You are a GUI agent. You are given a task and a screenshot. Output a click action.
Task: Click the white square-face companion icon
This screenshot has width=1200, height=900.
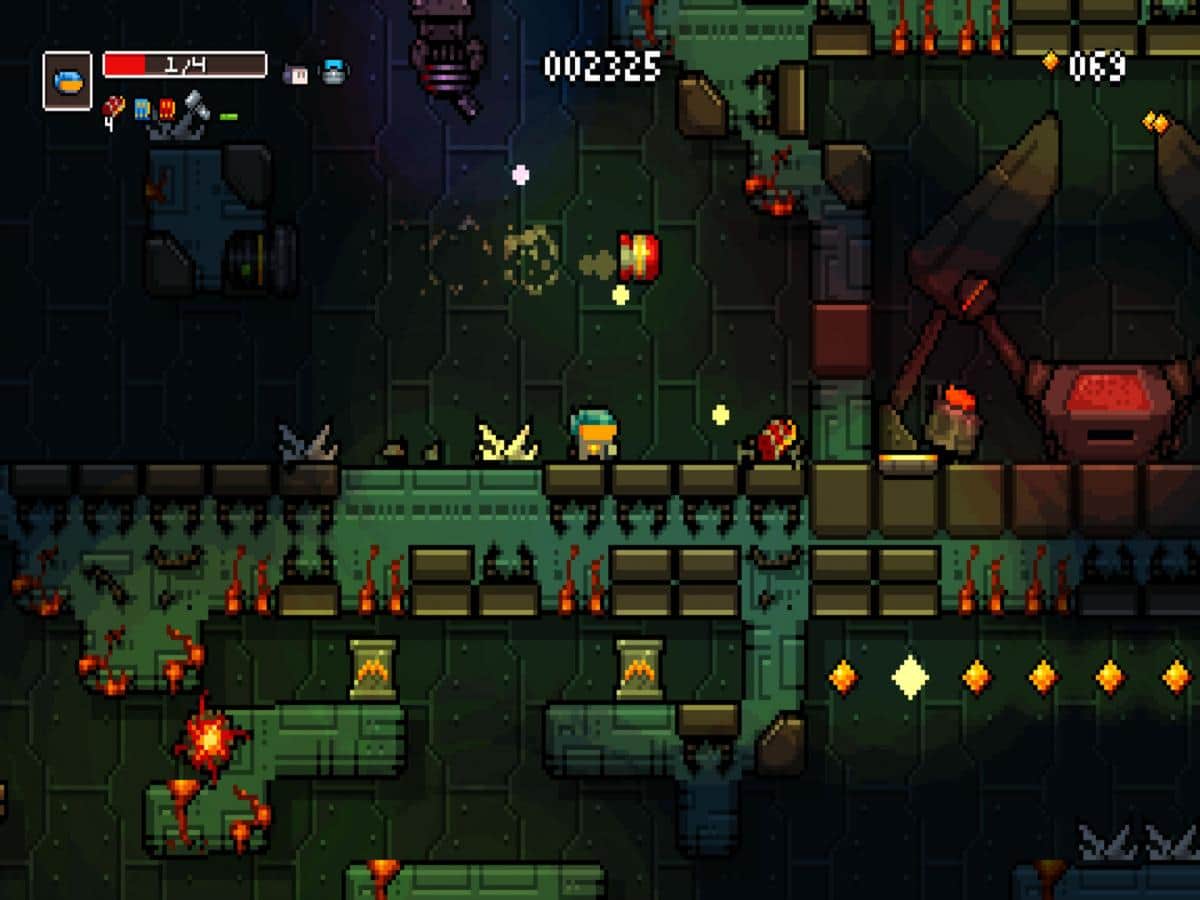tap(297, 72)
